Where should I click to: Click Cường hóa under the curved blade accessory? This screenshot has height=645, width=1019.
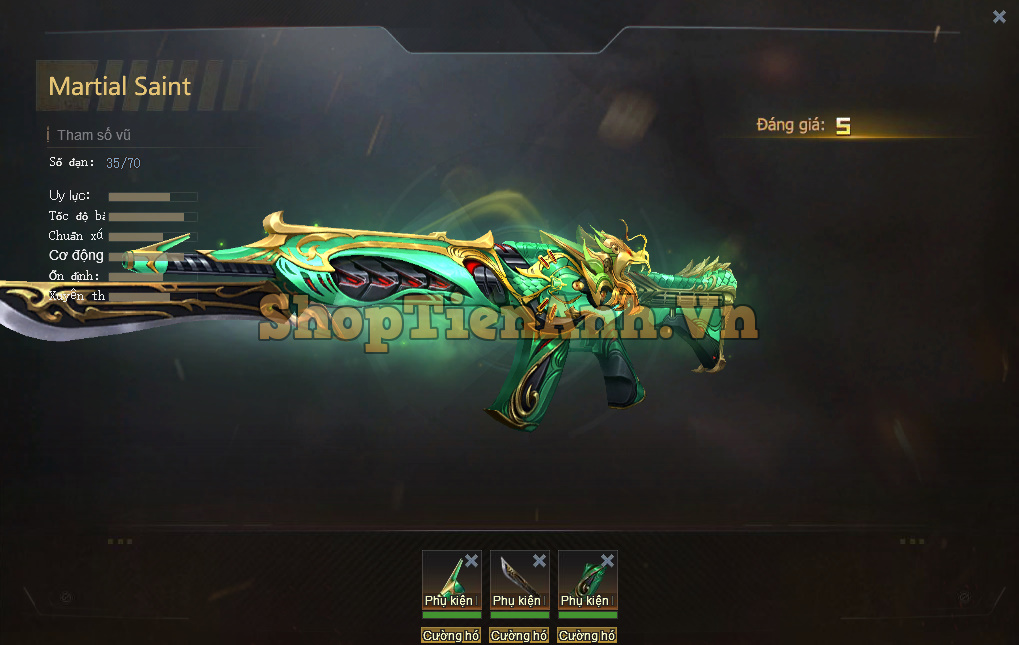point(519,635)
